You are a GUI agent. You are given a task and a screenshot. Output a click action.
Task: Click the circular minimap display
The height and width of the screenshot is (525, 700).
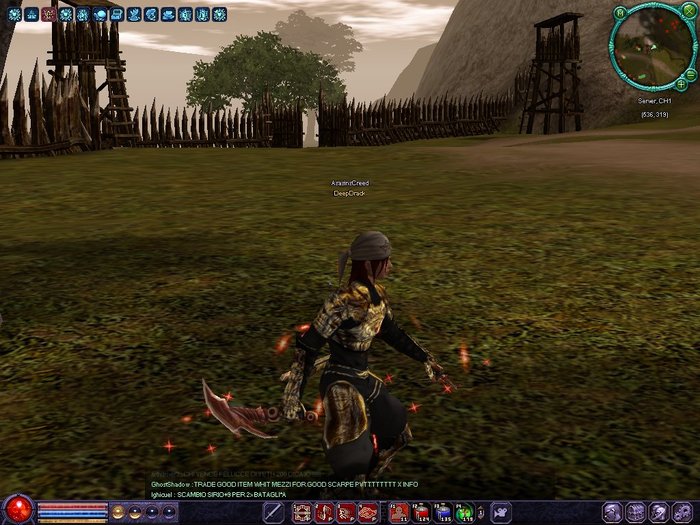click(649, 48)
